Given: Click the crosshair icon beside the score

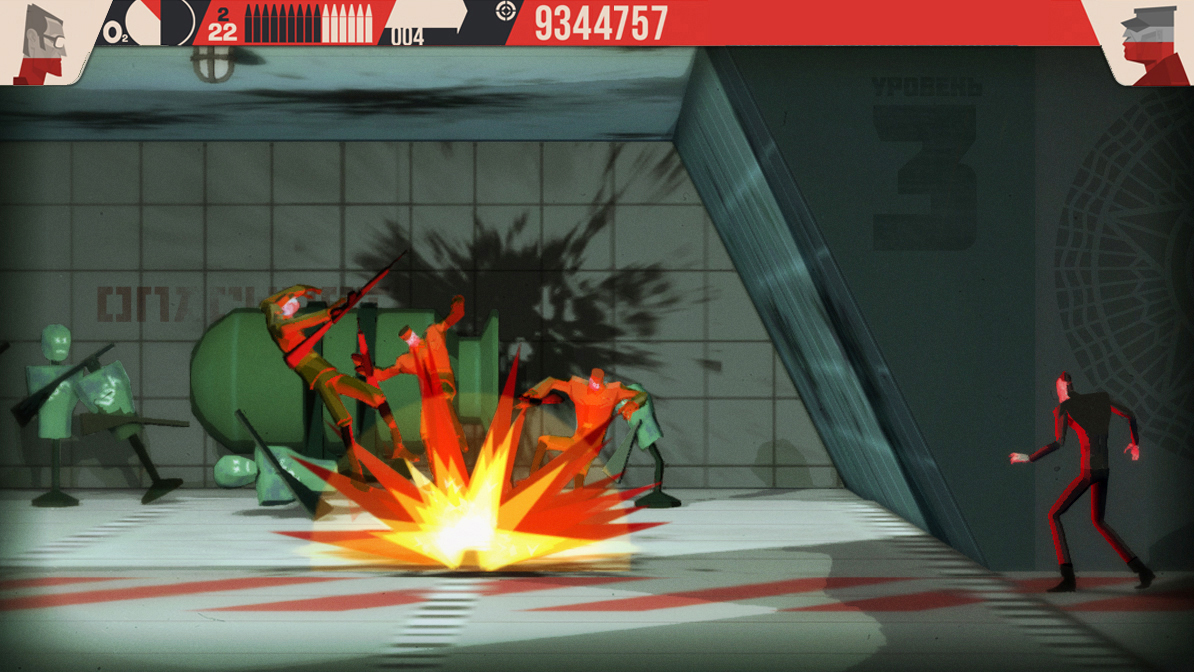Looking at the screenshot, I should click(x=506, y=12).
